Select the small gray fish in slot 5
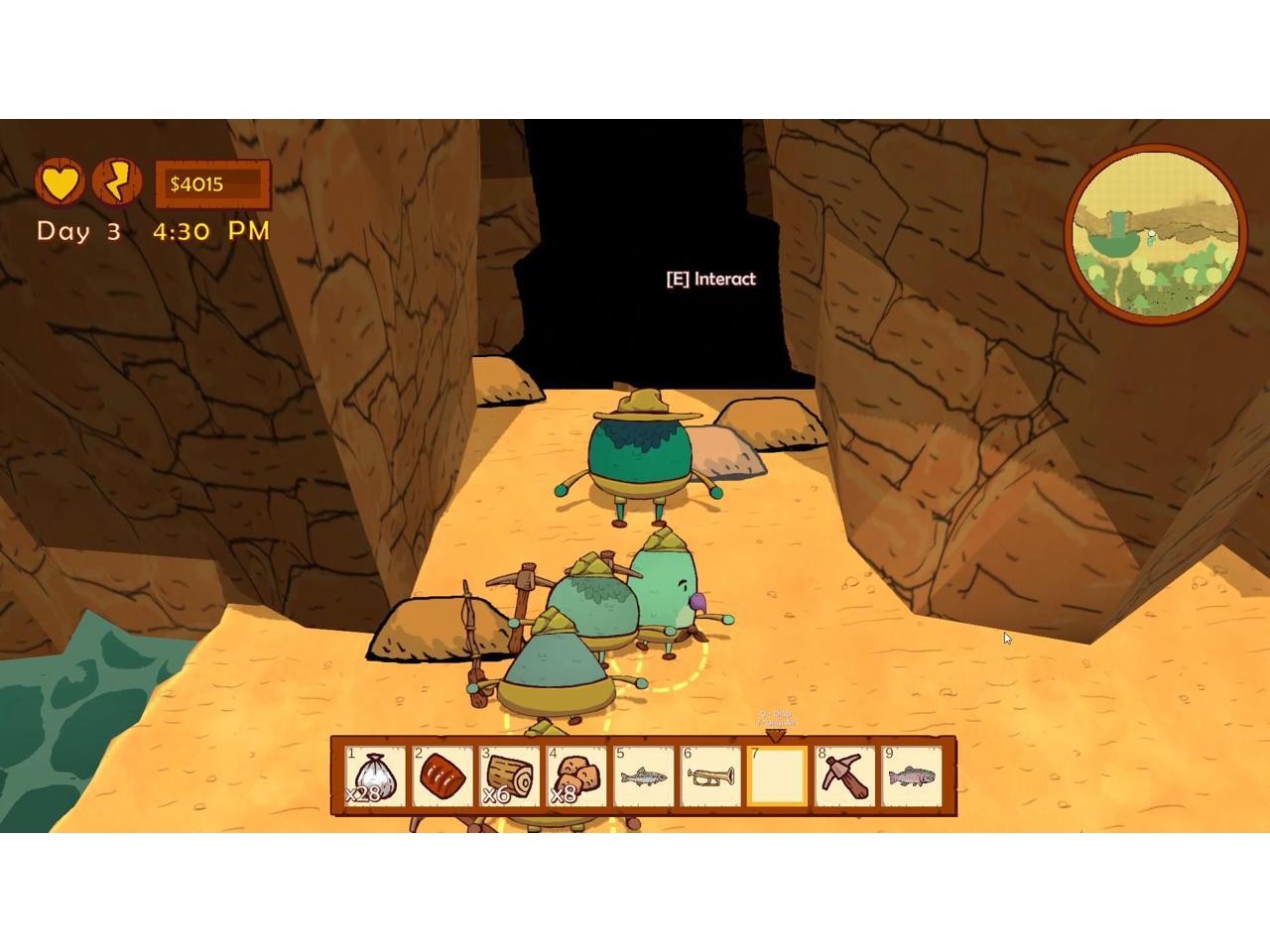 click(x=644, y=776)
